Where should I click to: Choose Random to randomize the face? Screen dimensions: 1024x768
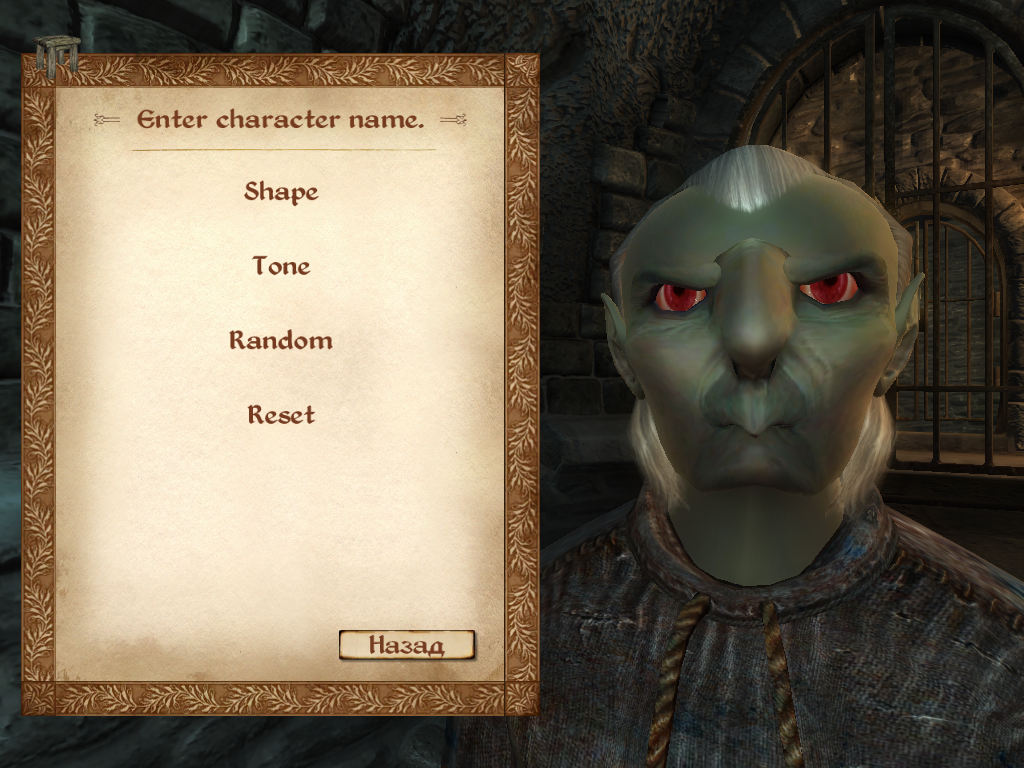point(281,340)
